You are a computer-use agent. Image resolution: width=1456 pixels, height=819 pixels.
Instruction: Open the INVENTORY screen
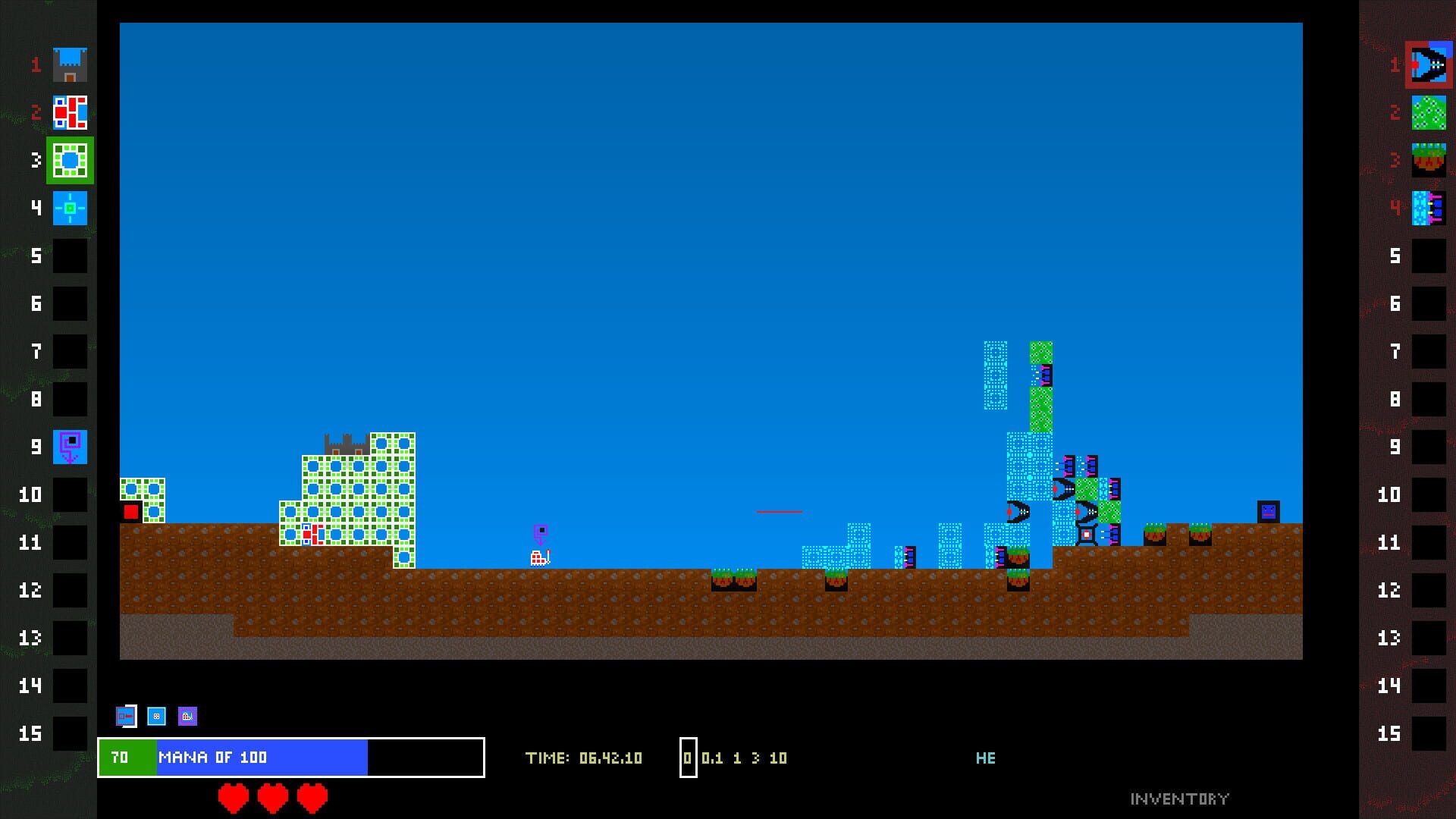coord(1179,797)
